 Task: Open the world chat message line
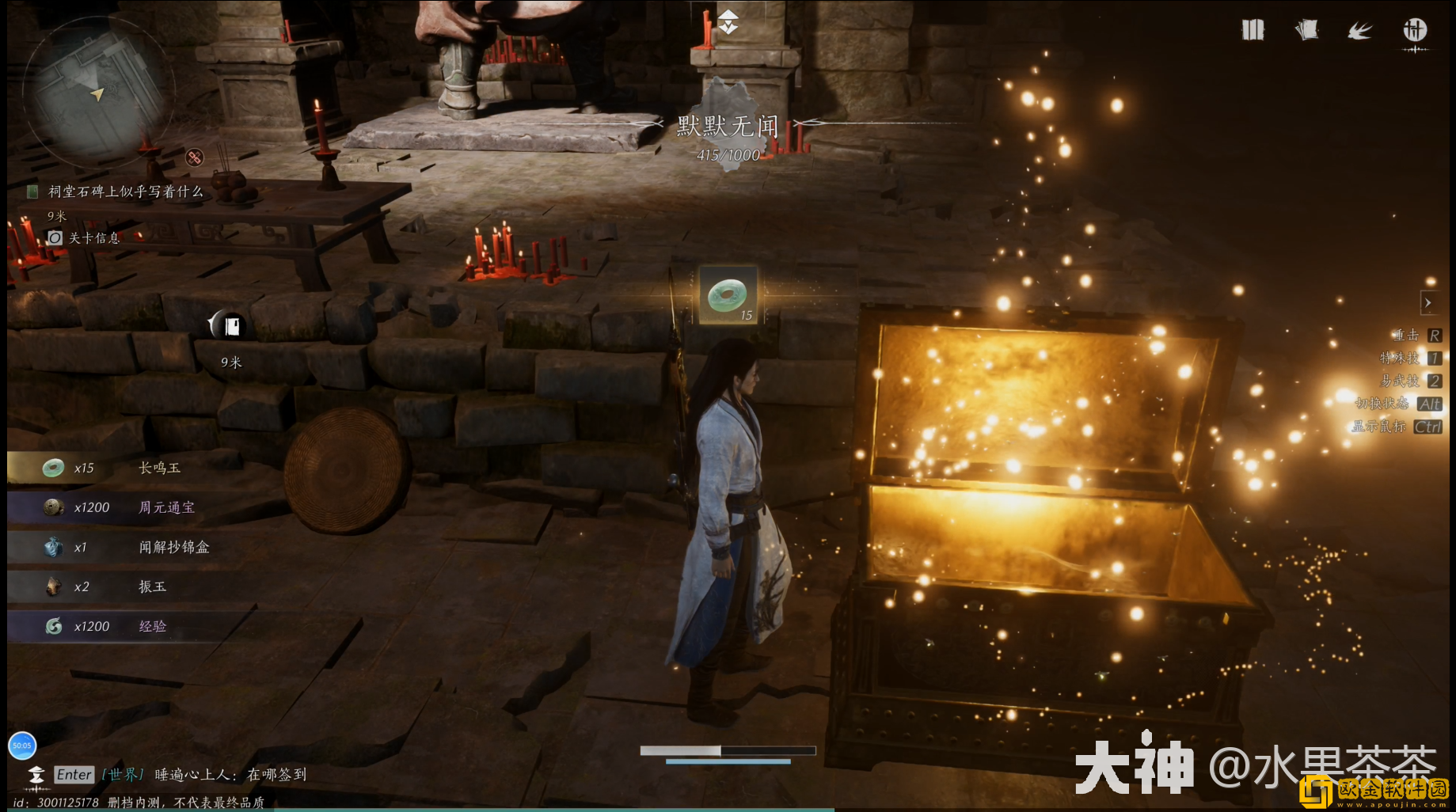pos(230,775)
